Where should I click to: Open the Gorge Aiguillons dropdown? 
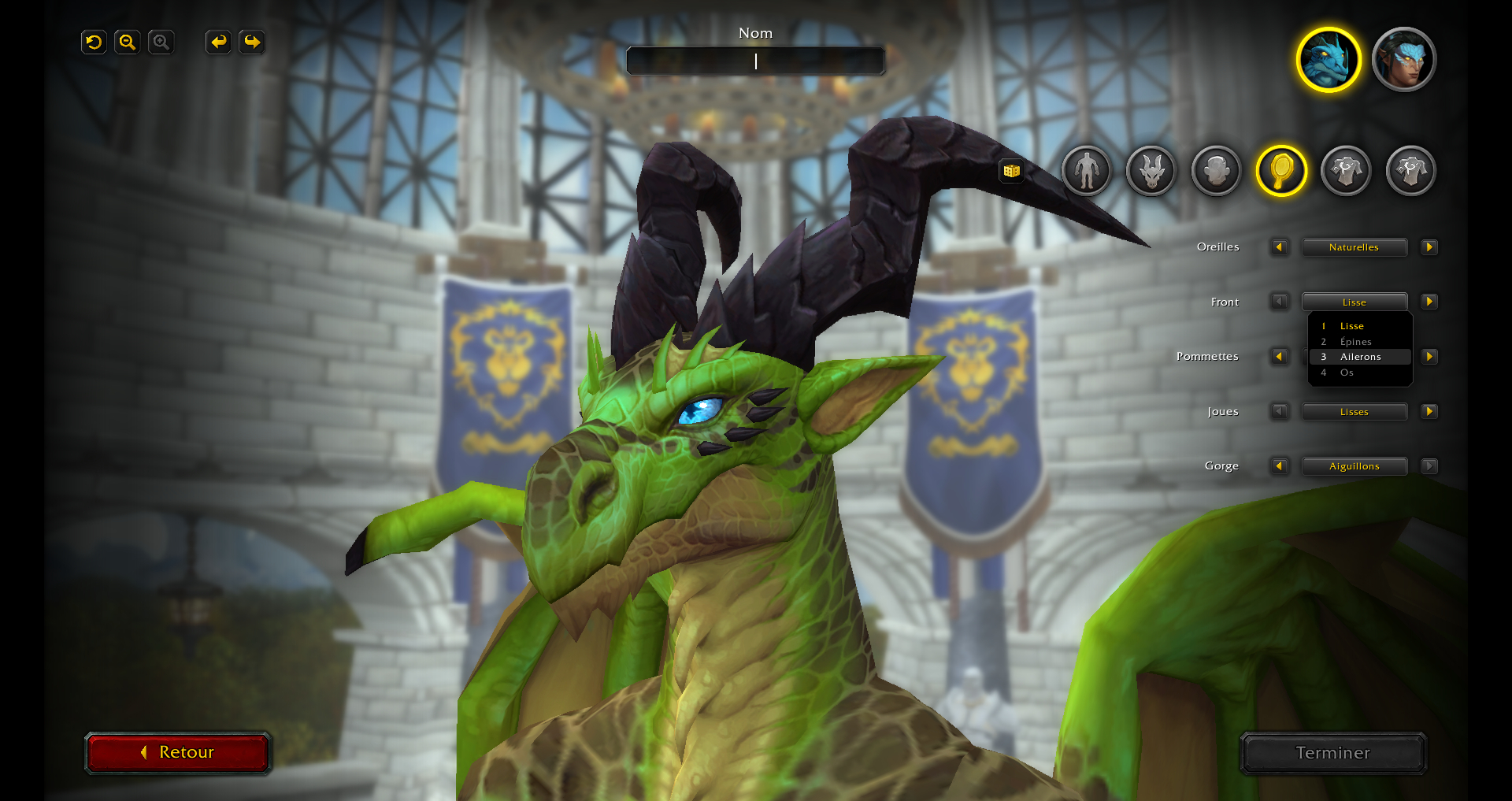click(x=1354, y=466)
